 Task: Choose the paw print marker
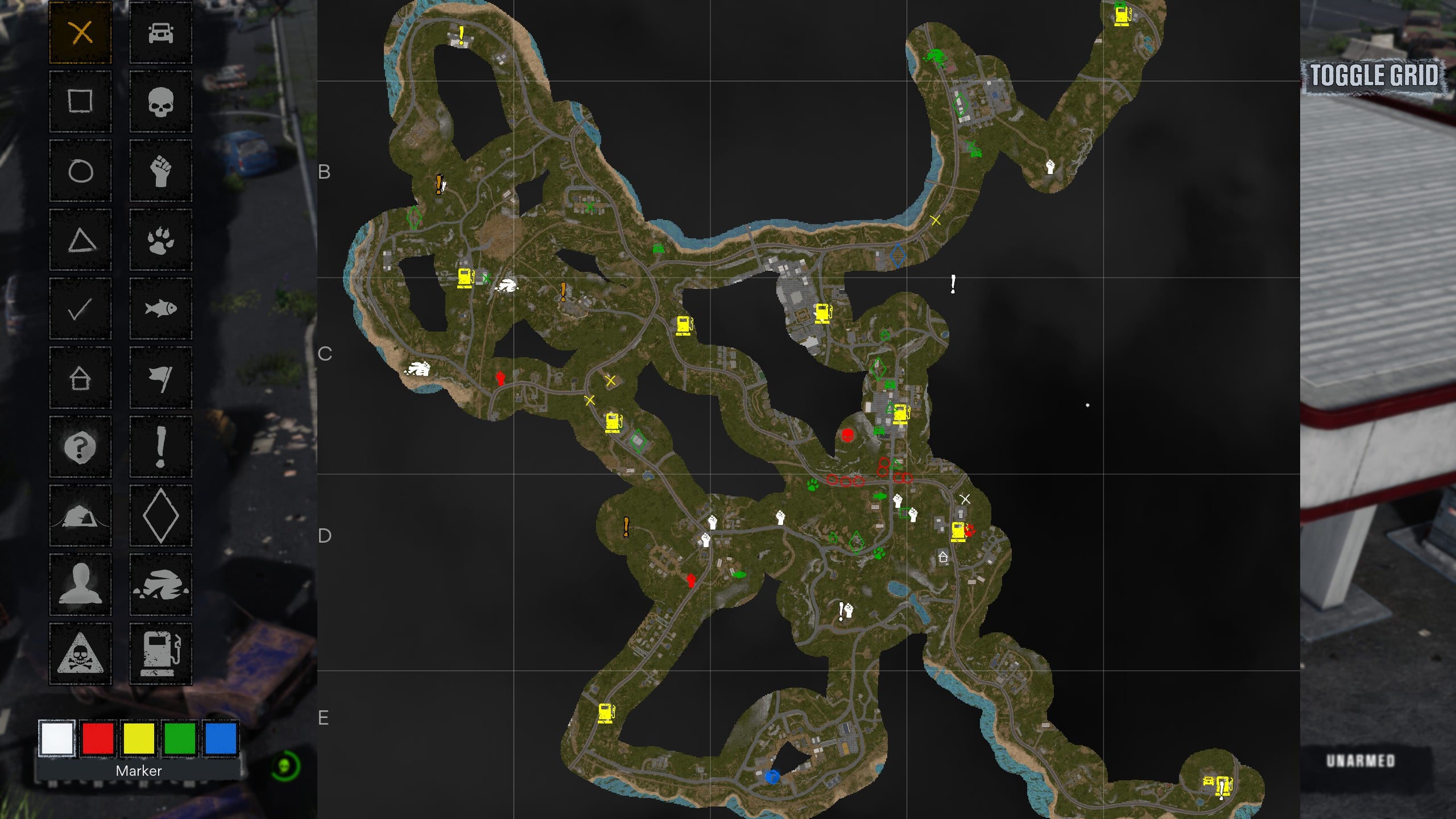(161, 240)
